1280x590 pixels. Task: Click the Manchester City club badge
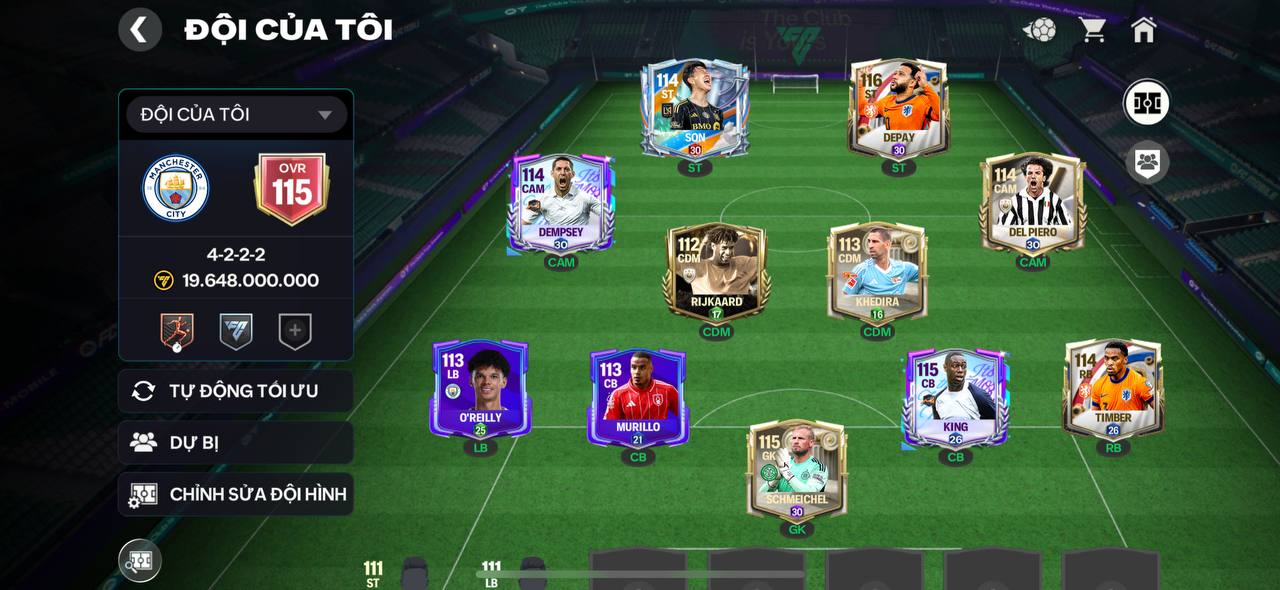click(x=175, y=188)
